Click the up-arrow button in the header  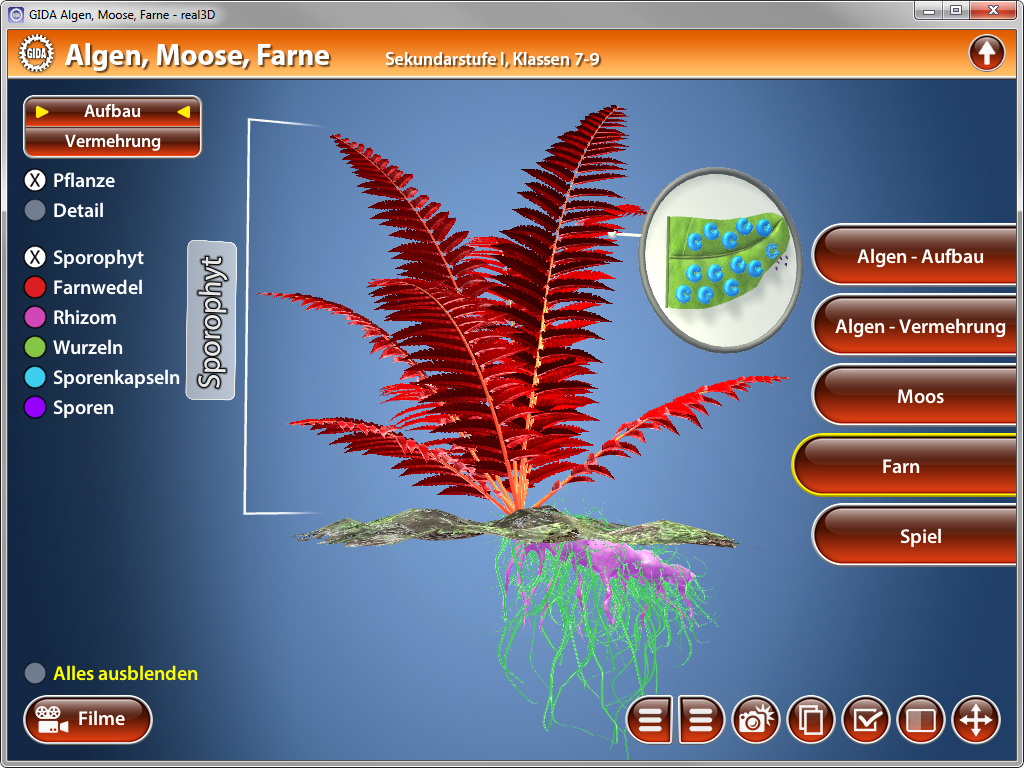(x=986, y=53)
